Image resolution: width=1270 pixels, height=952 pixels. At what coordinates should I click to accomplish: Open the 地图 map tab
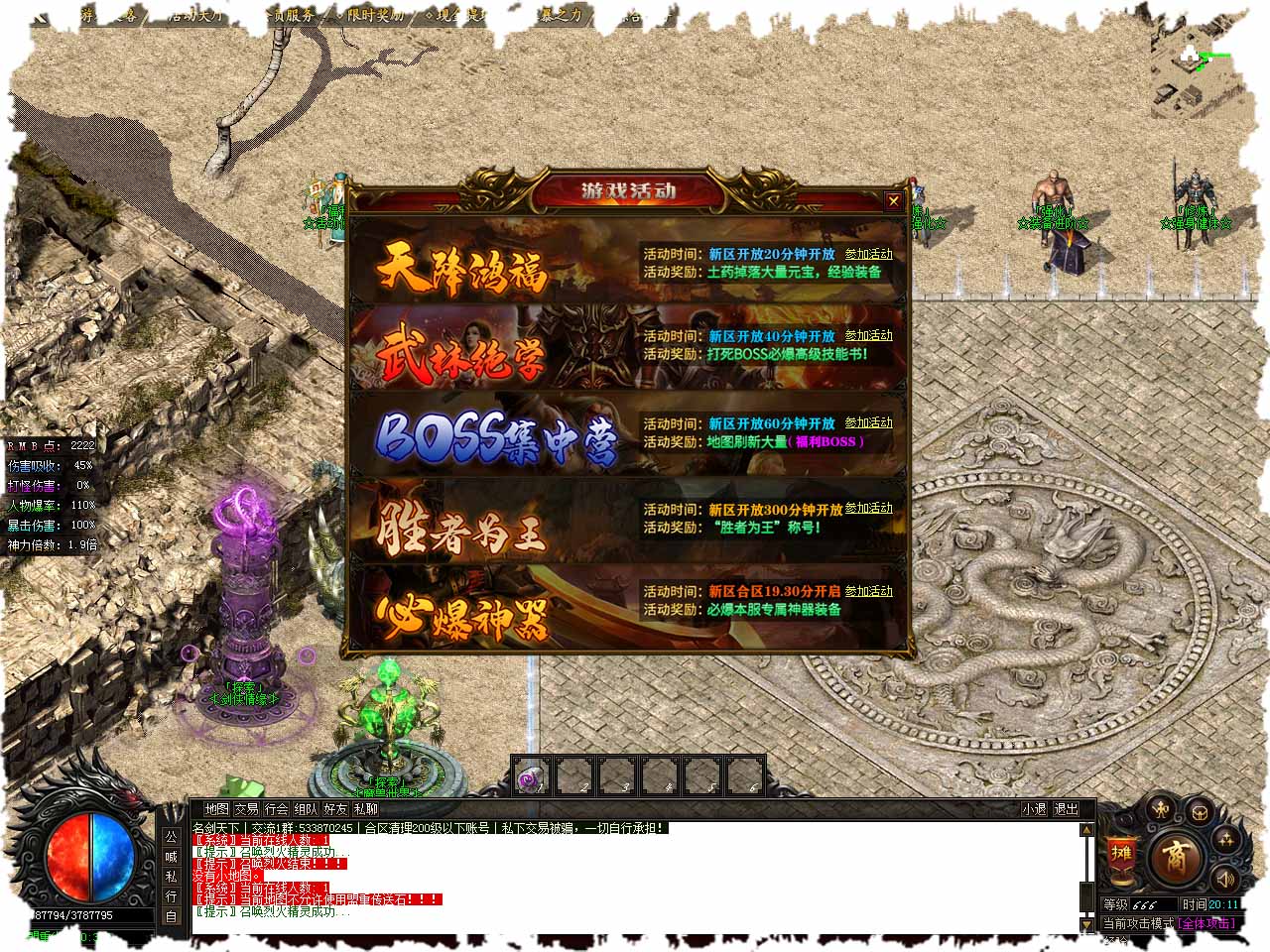[x=216, y=809]
